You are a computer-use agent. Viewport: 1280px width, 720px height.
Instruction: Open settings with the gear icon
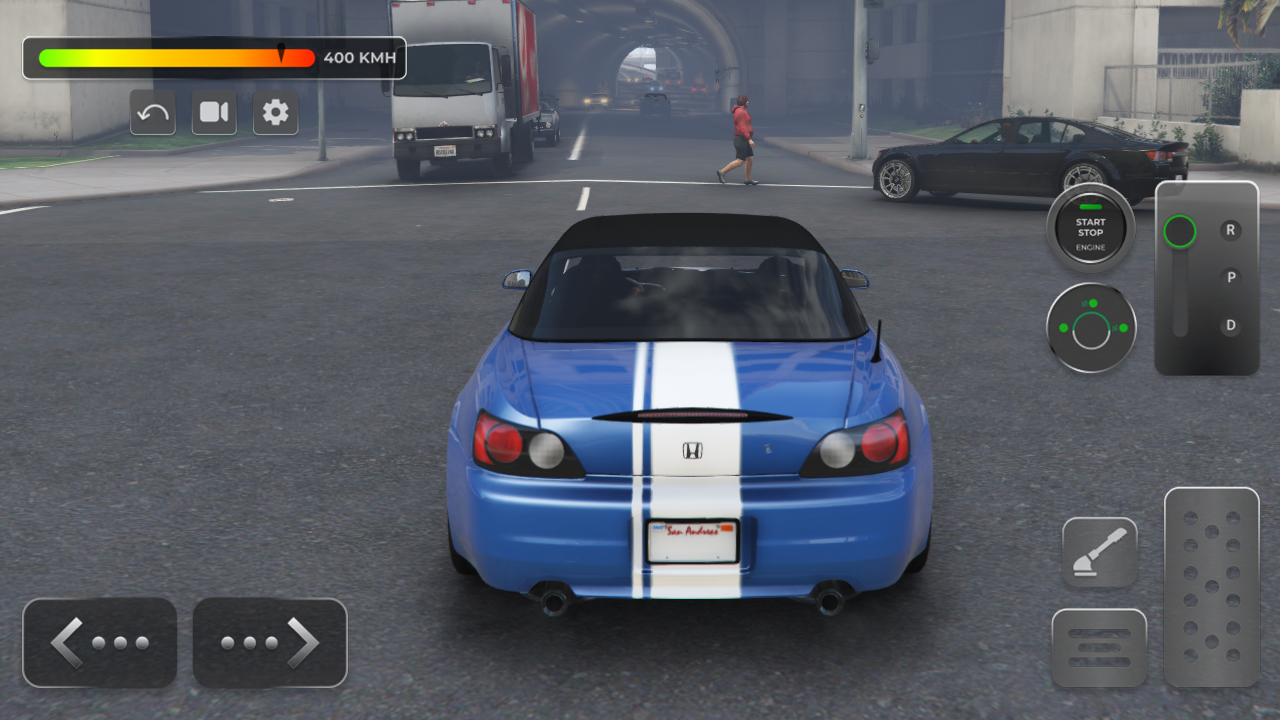(275, 113)
